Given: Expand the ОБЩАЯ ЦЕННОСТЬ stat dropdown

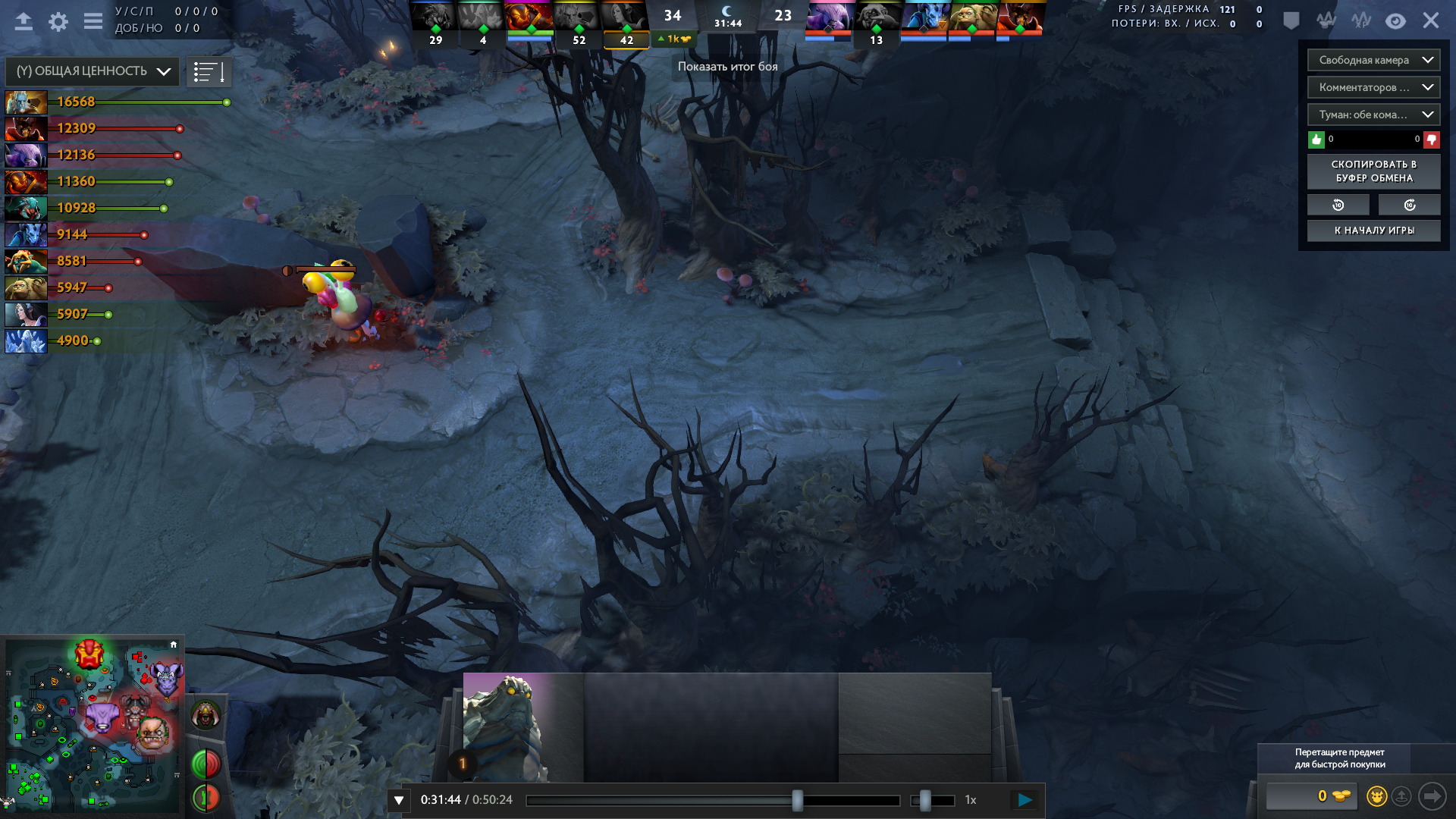Looking at the screenshot, I should pos(93,71).
